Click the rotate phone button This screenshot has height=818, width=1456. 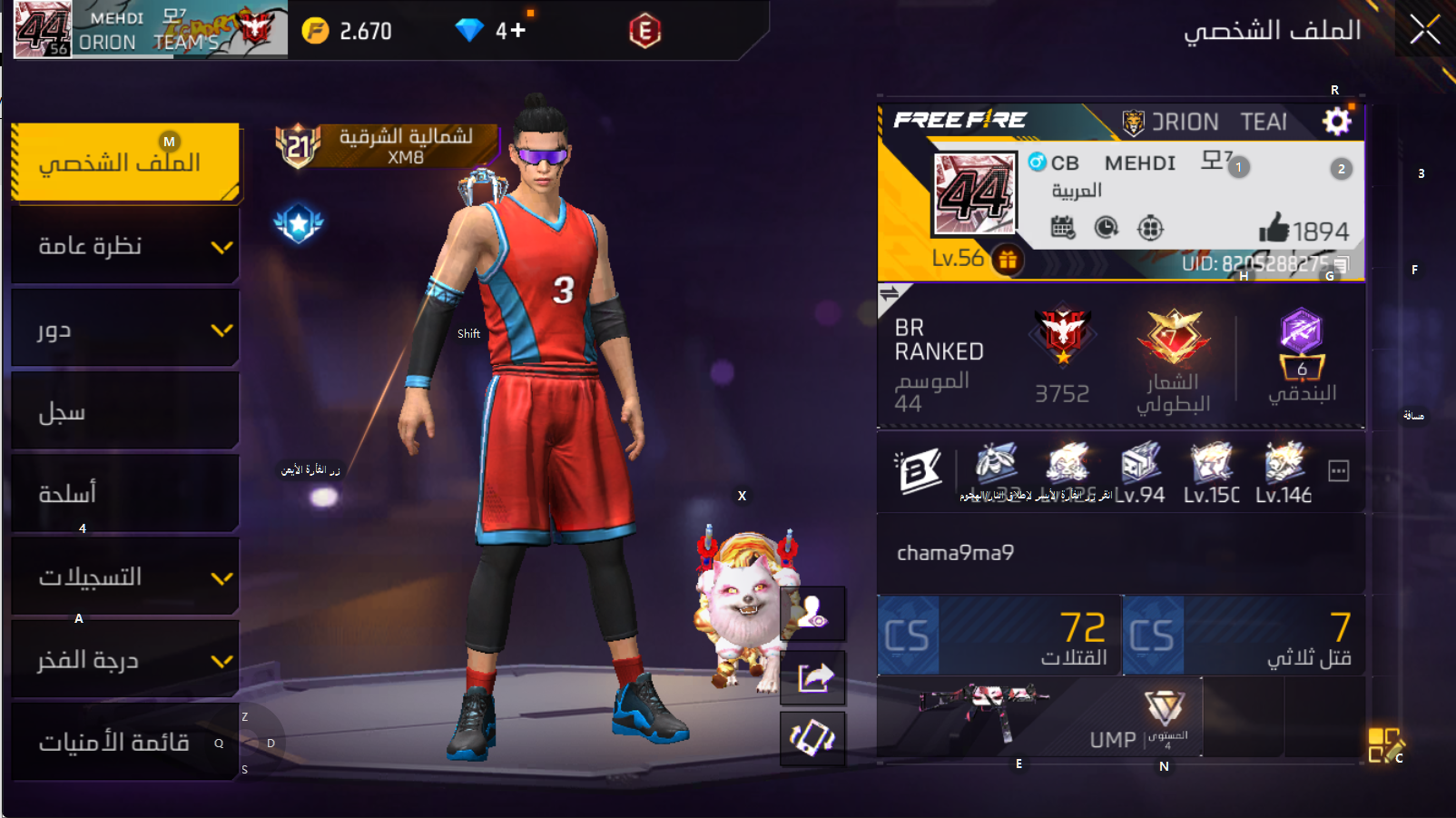click(813, 737)
